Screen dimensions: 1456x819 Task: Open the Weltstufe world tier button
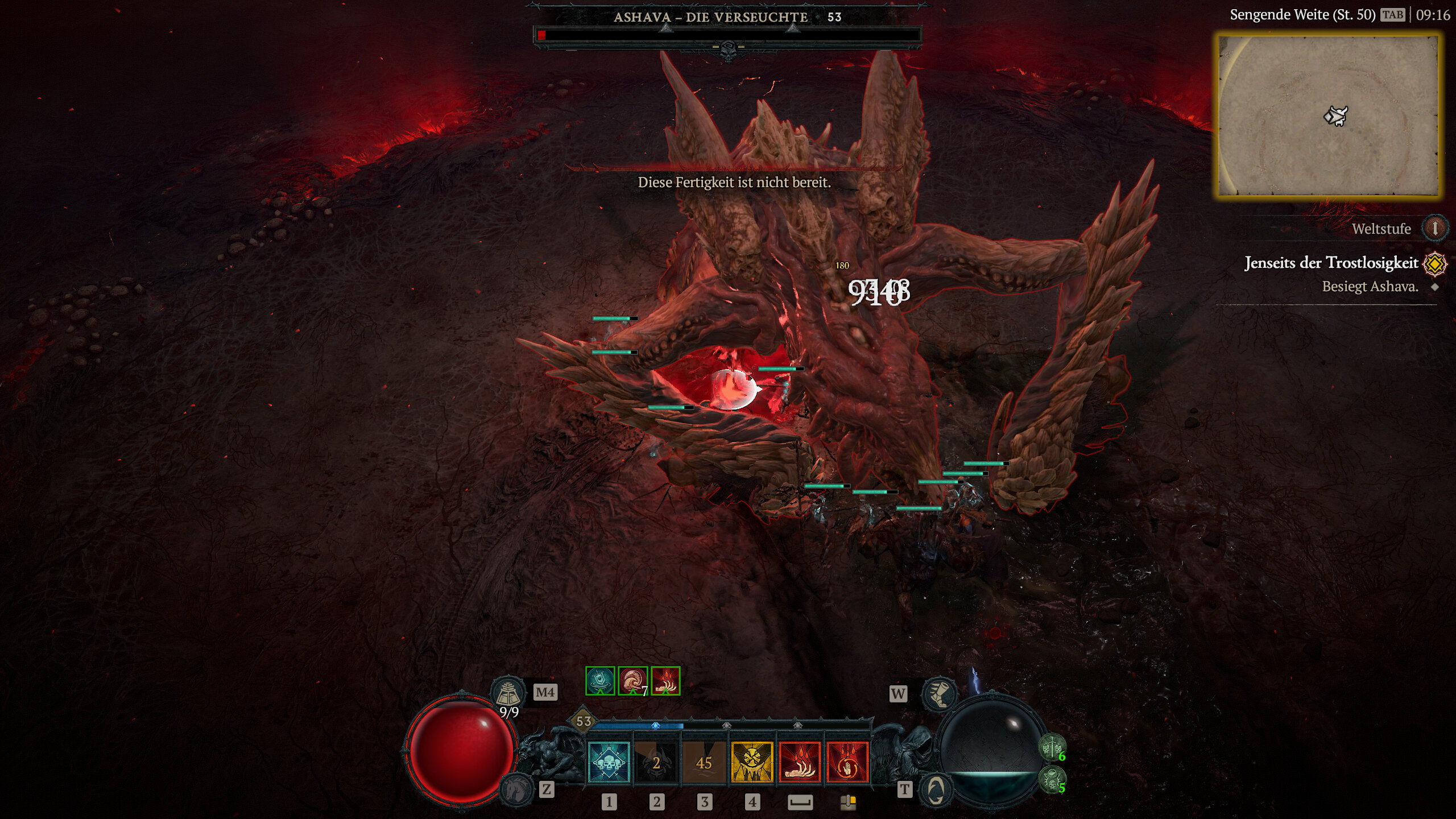pyautogui.click(x=1434, y=229)
